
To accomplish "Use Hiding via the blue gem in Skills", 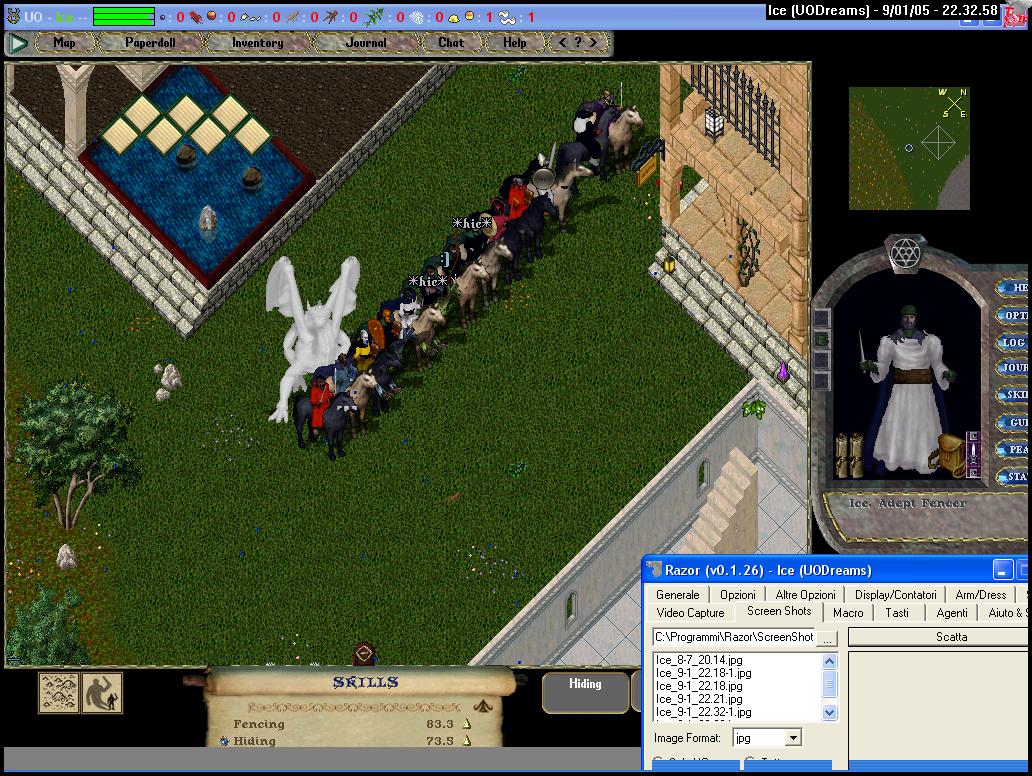I will pyautogui.click(x=224, y=741).
